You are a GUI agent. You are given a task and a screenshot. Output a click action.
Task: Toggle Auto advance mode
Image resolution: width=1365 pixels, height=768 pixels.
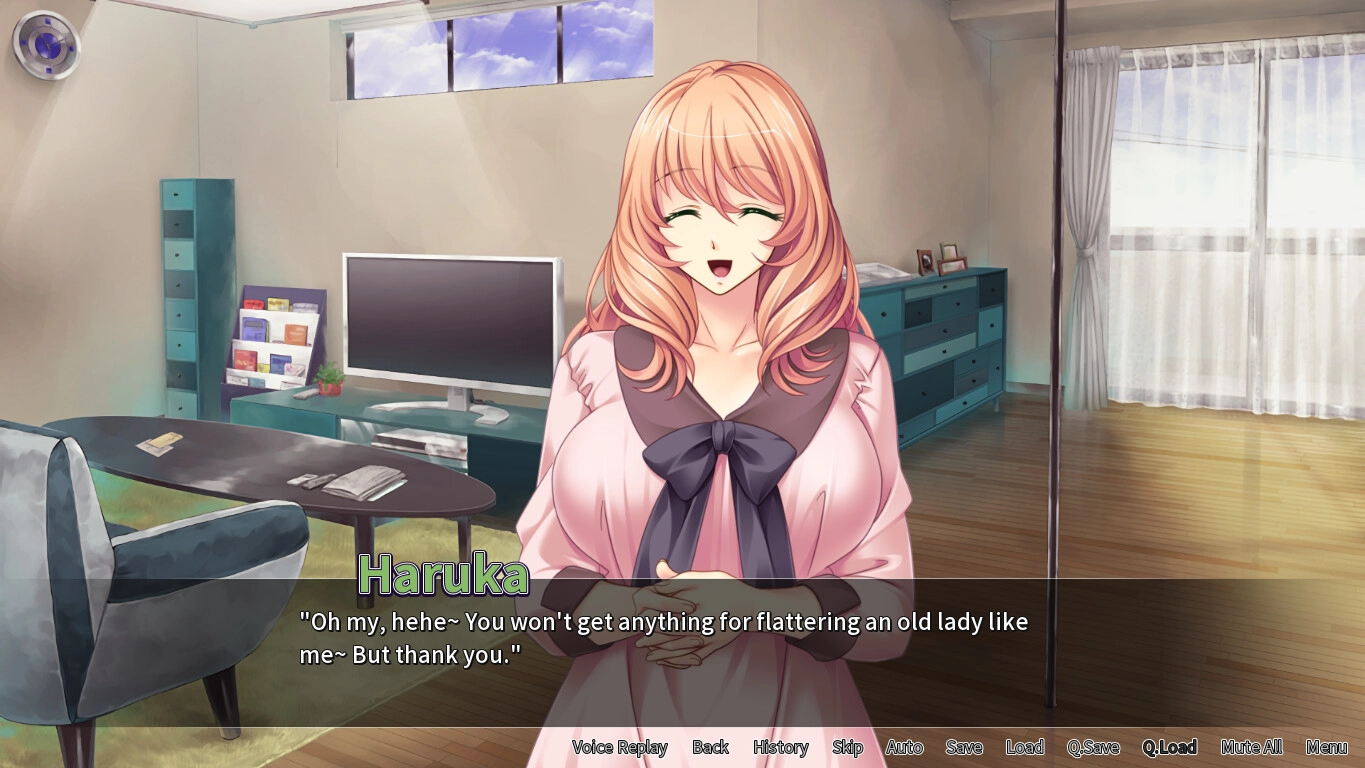pos(904,747)
